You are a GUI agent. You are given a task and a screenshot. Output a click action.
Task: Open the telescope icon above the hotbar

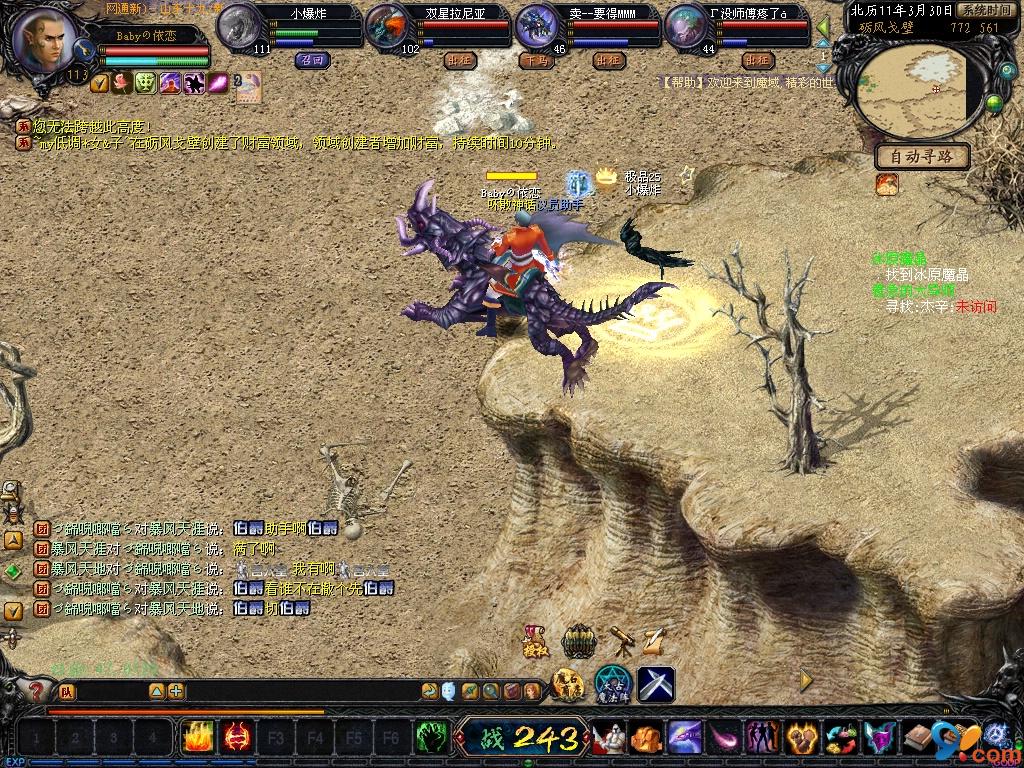coord(621,640)
